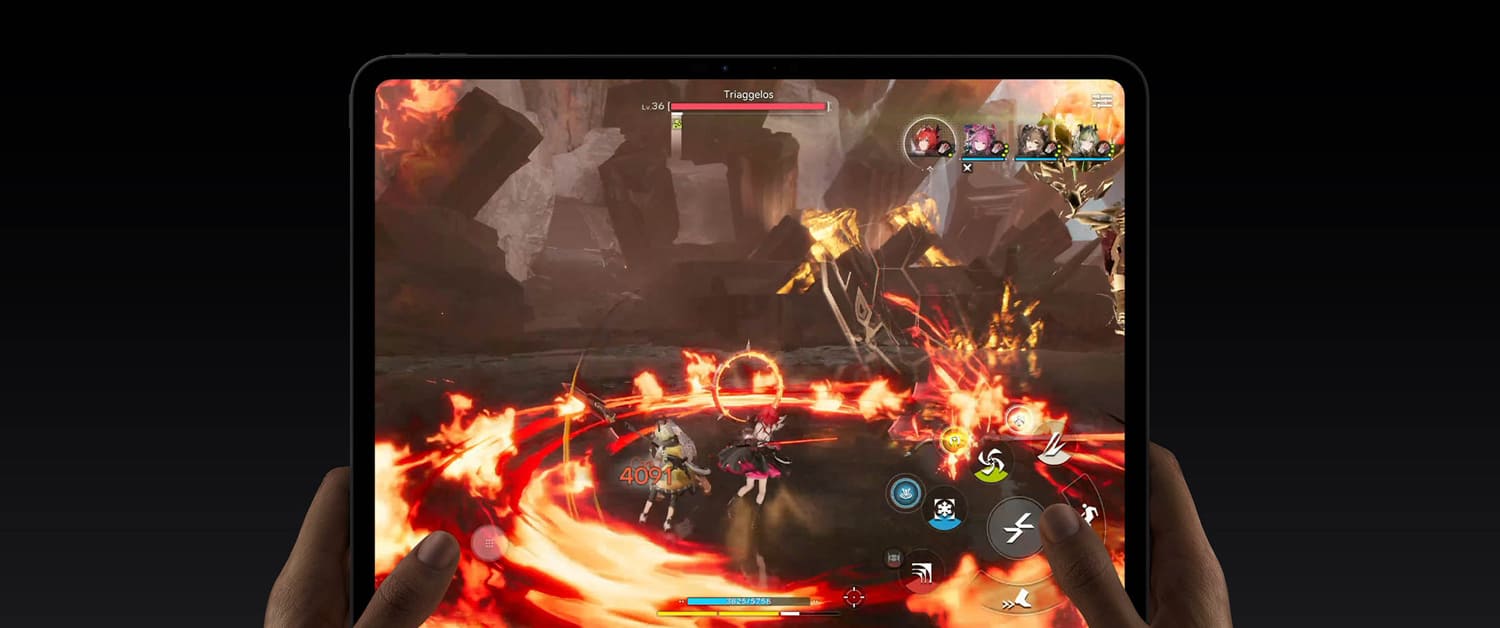The width and height of the screenshot is (1500, 628).
Task: Tap the pink virtual joystick nub
Action: click(x=489, y=543)
